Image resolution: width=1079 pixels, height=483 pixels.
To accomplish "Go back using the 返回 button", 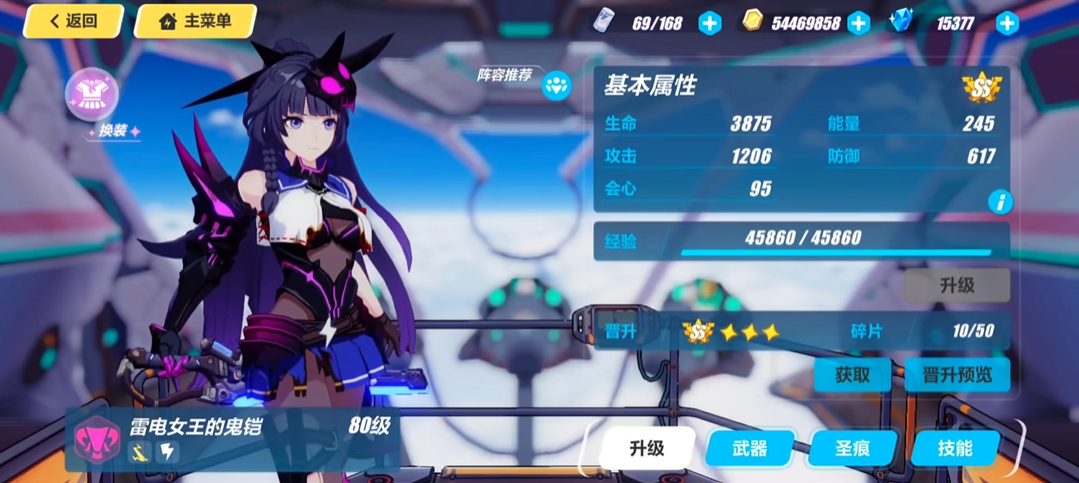I will pyautogui.click(x=73, y=21).
